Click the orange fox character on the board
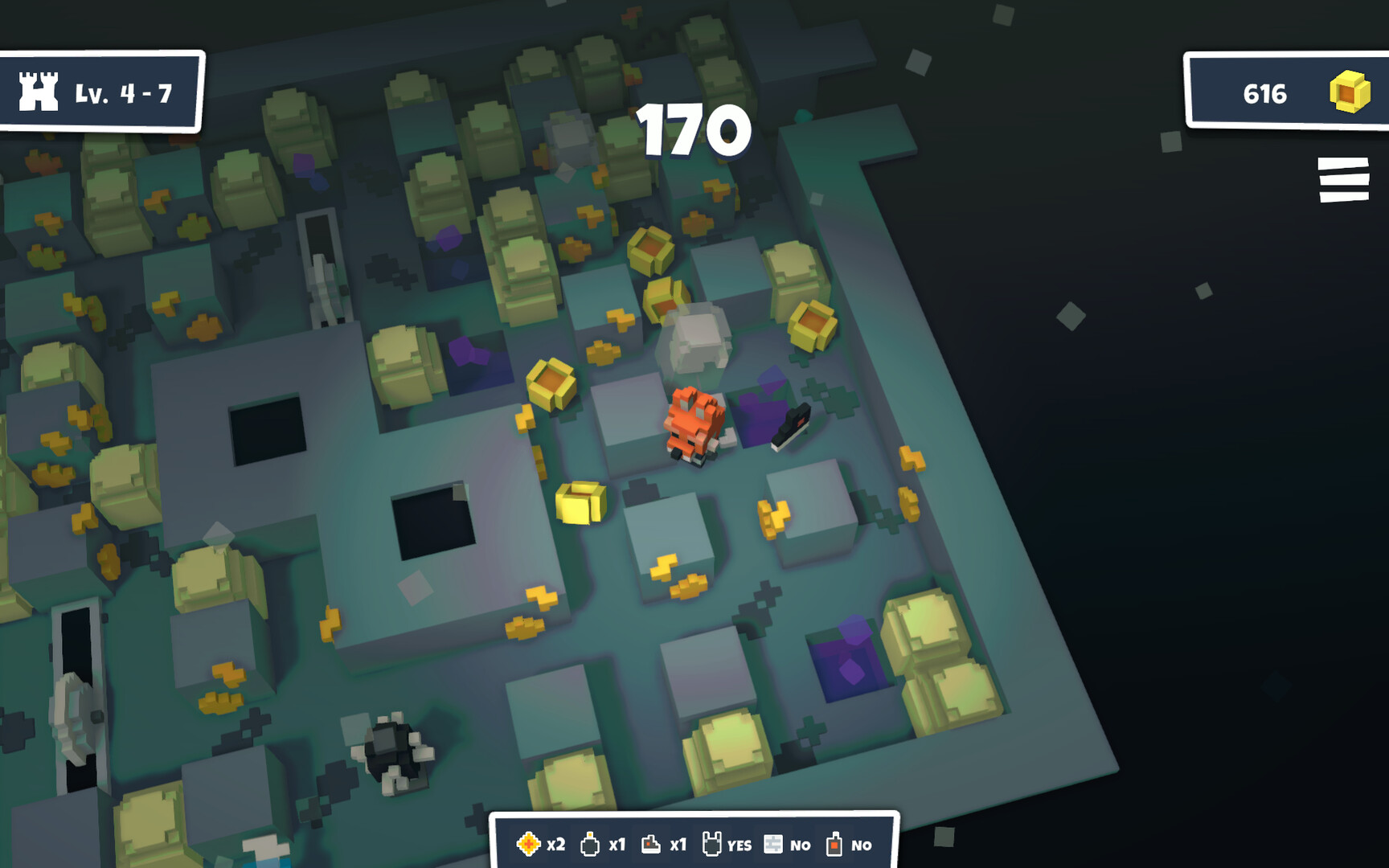Image resolution: width=1389 pixels, height=868 pixels. click(x=693, y=426)
